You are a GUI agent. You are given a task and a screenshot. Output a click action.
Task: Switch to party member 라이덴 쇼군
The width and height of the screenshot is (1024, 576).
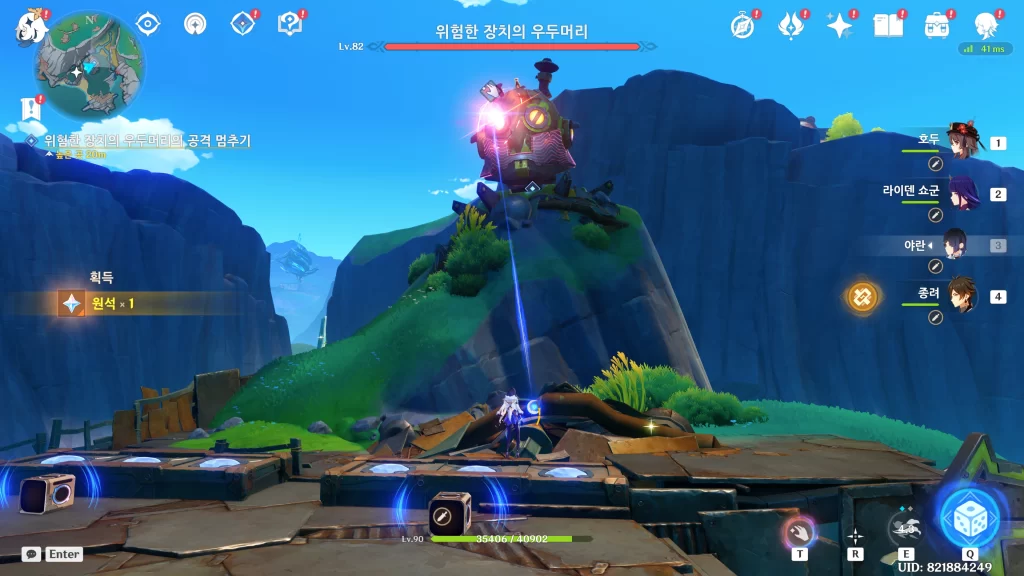tap(964, 194)
